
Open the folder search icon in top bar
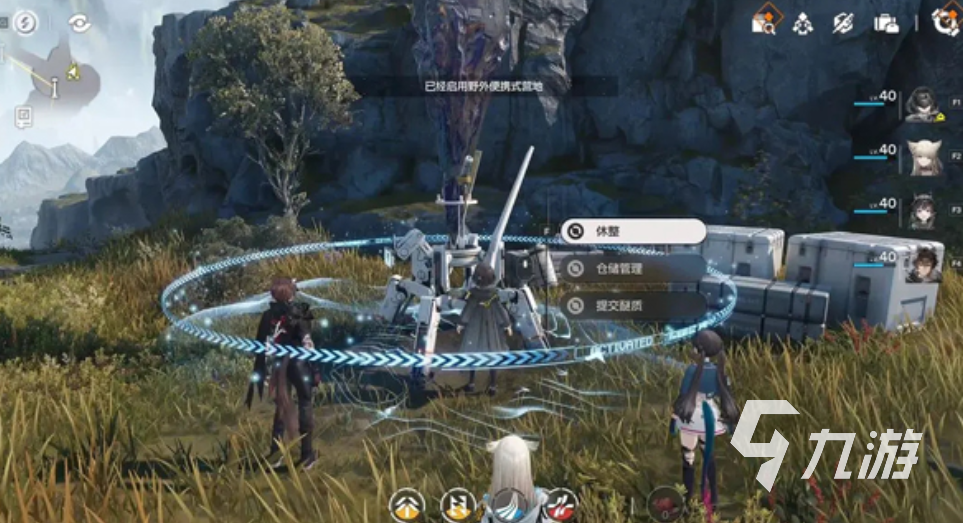(x=765, y=23)
